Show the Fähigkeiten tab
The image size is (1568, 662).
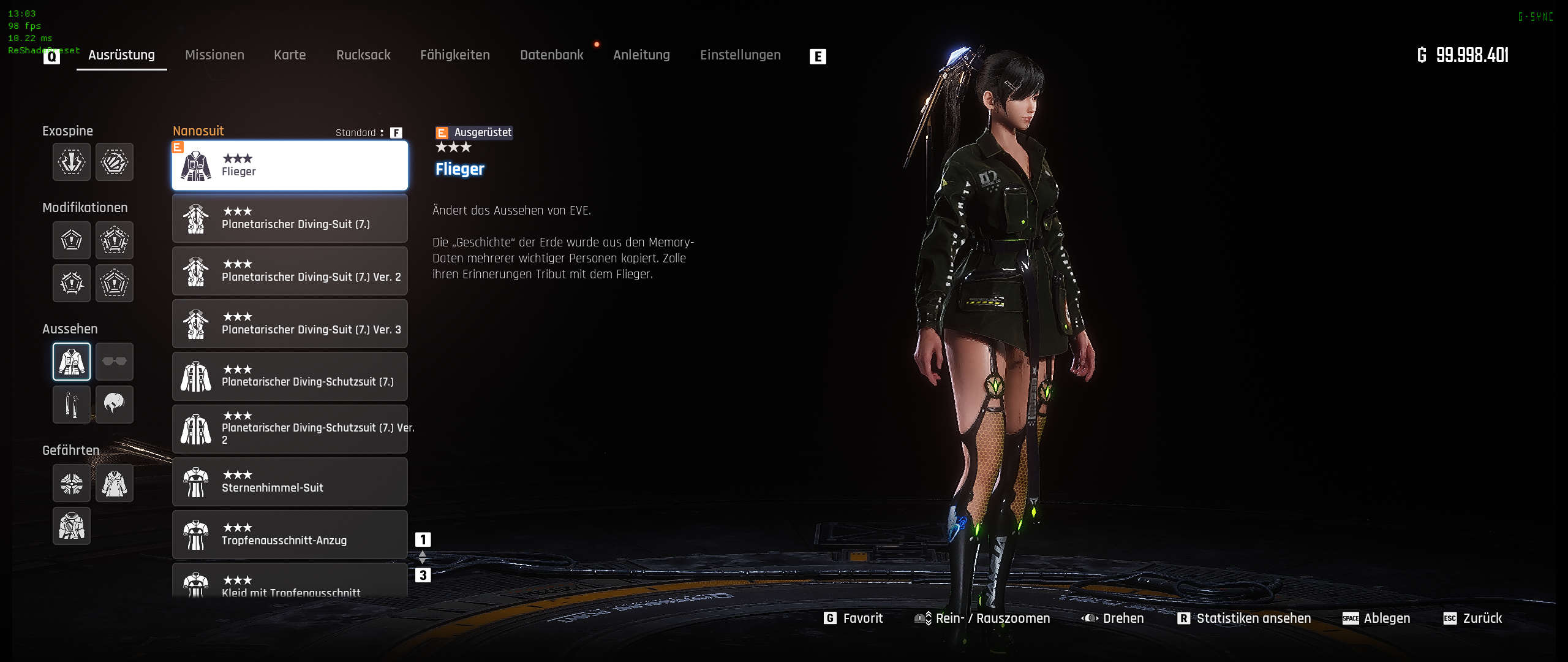pos(455,55)
